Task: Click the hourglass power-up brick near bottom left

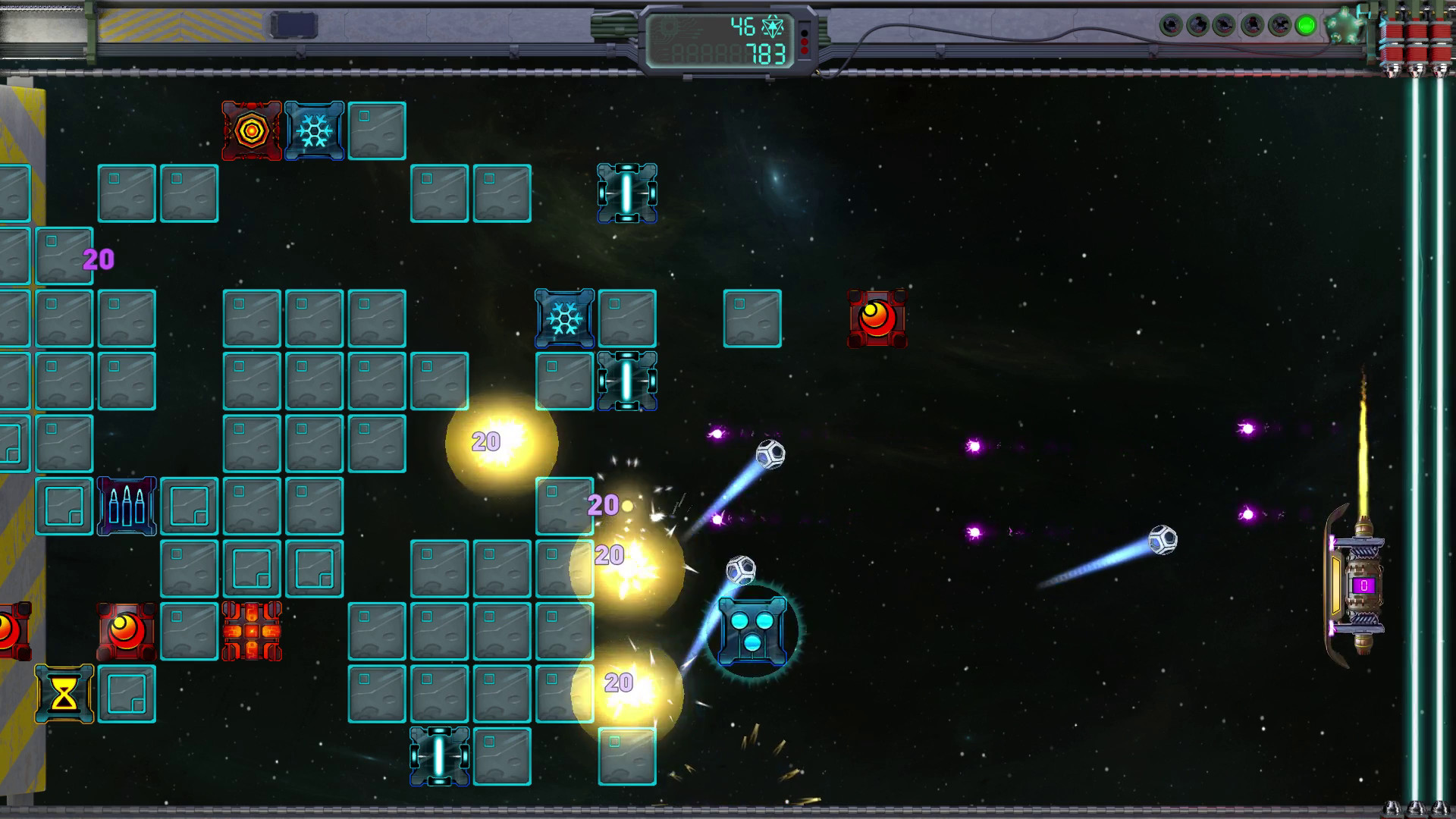Action: pos(64,691)
